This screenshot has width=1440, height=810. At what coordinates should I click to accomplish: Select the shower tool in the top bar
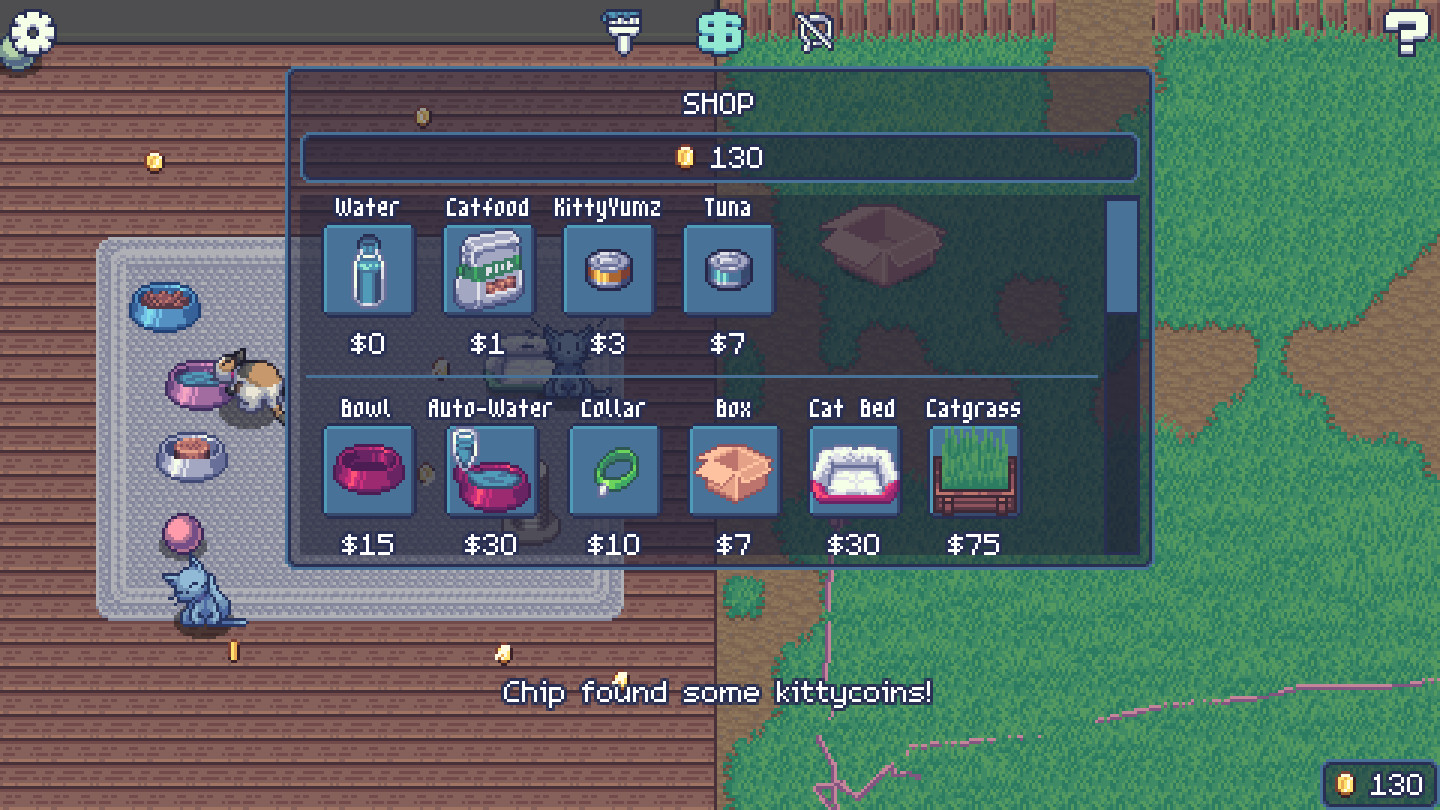620,29
